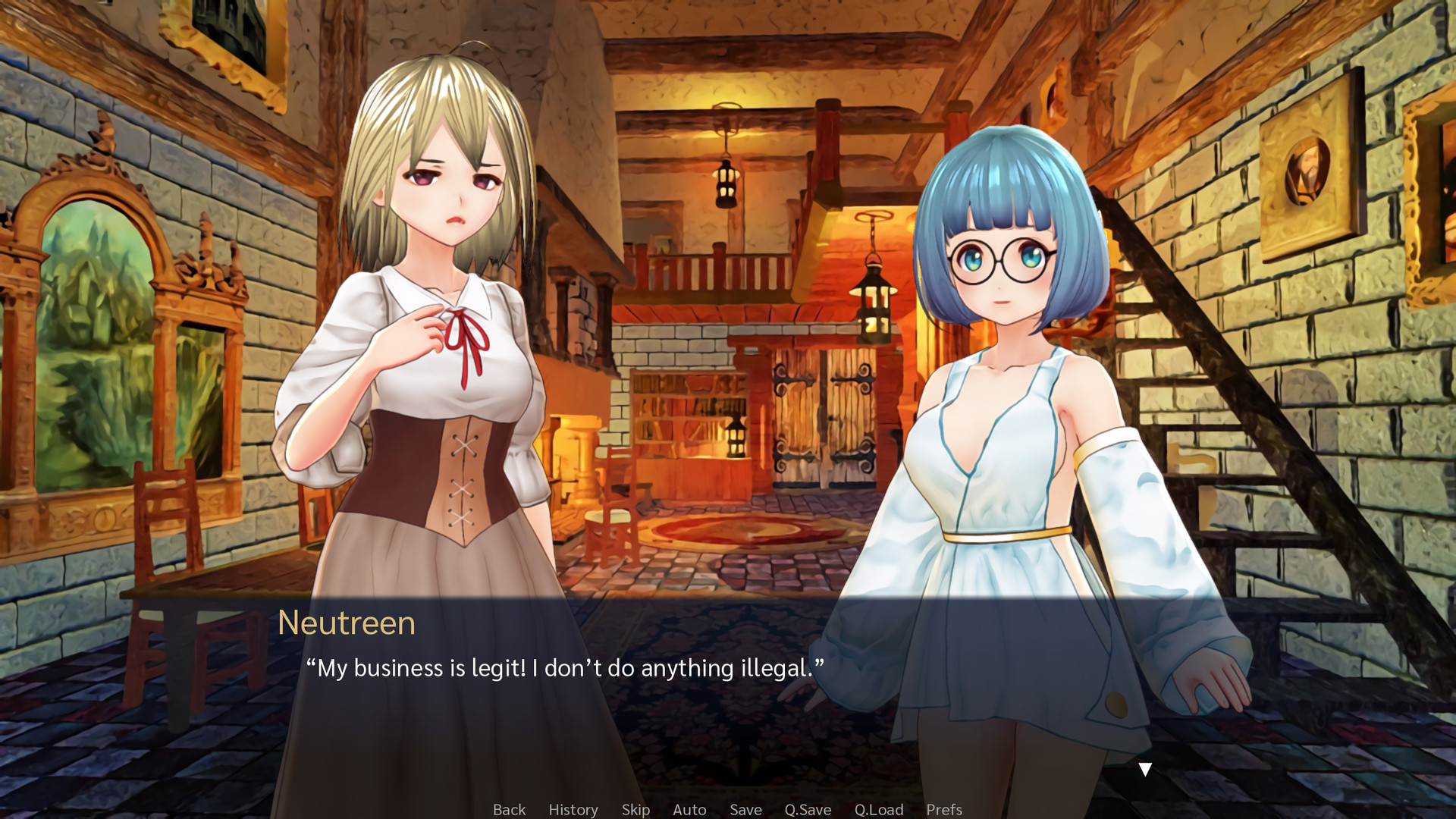Click the Neutreen name label

(347, 623)
